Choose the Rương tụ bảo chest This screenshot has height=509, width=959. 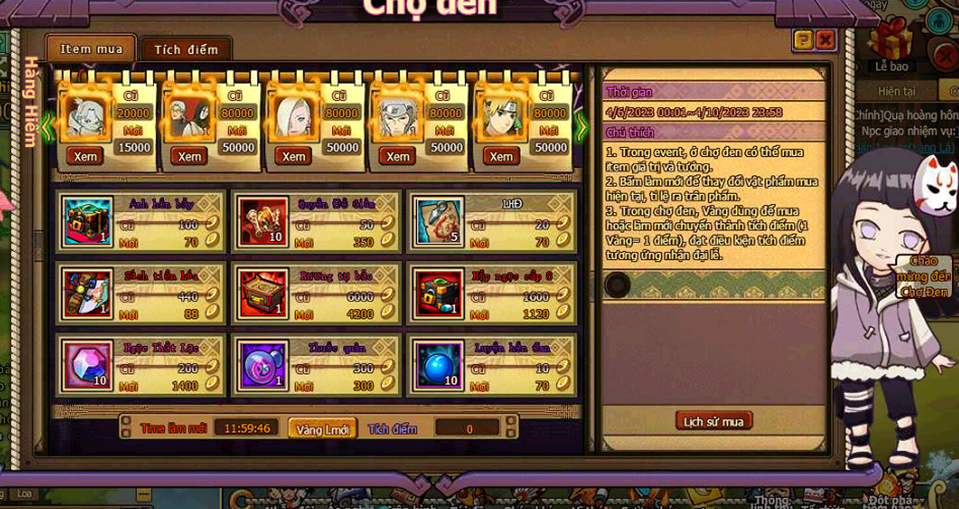coord(263,293)
